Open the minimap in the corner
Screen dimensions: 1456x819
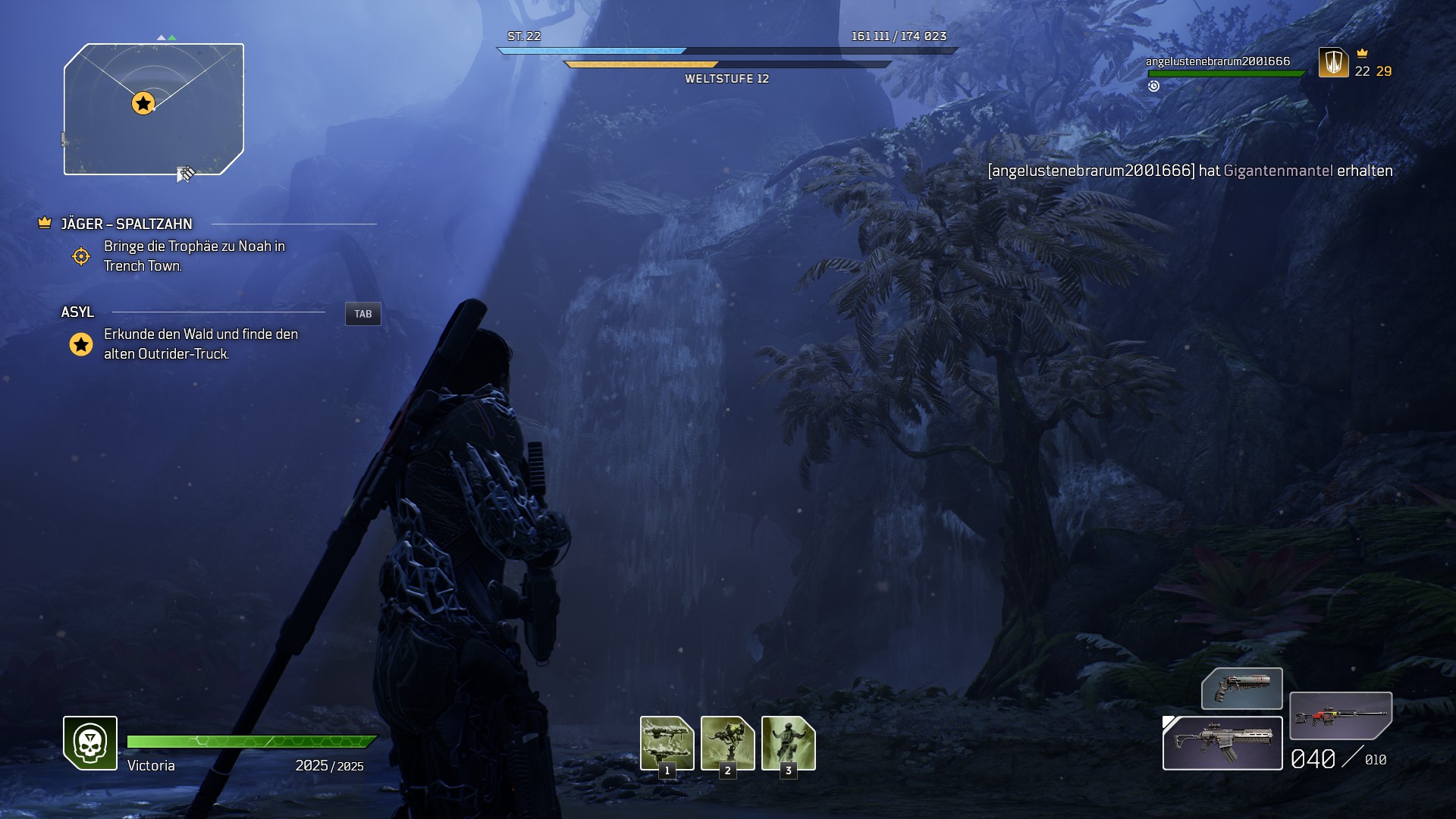pyautogui.click(x=154, y=109)
